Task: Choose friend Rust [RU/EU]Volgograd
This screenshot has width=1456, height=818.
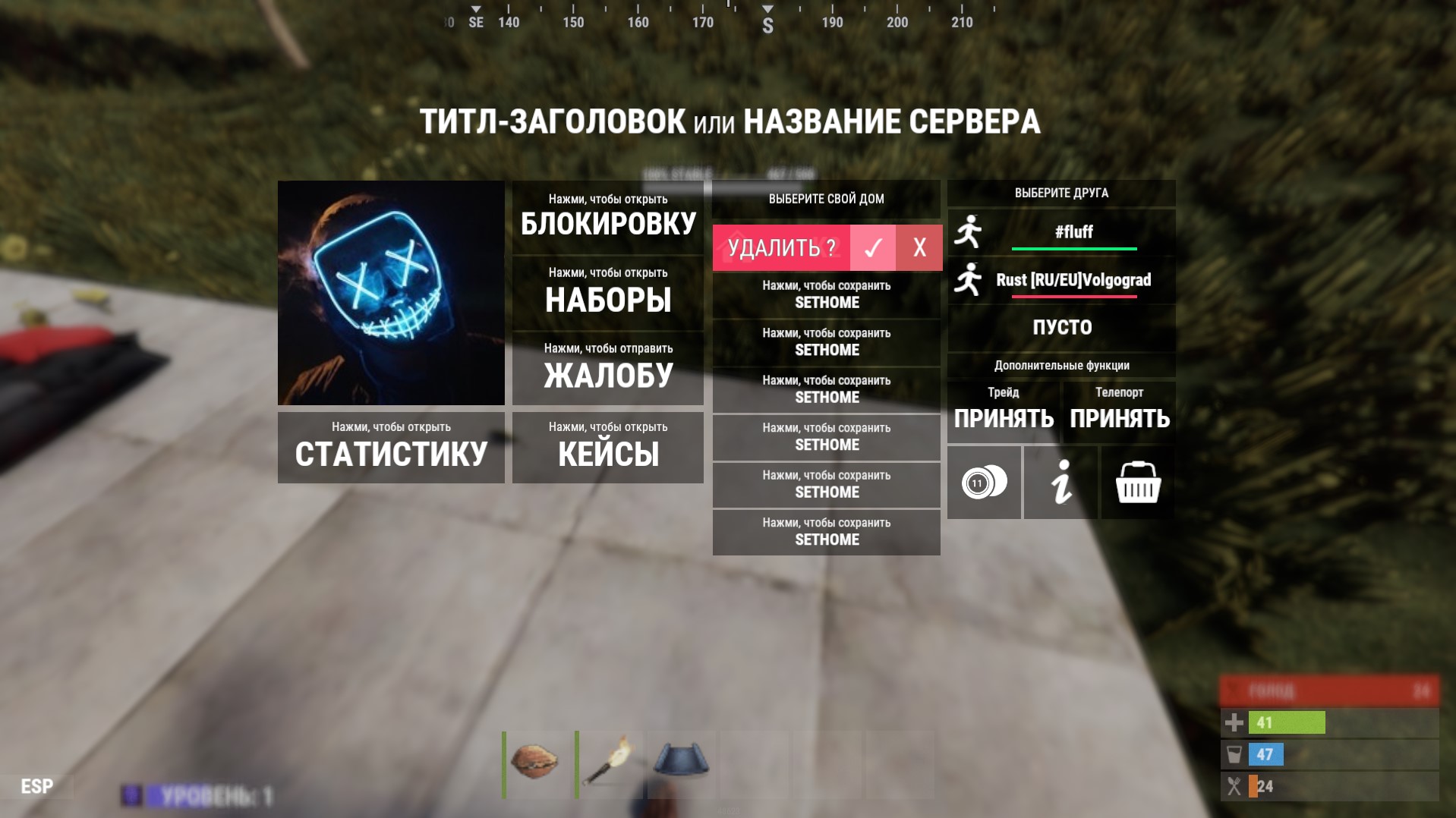Action: (x=1073, y=280)
